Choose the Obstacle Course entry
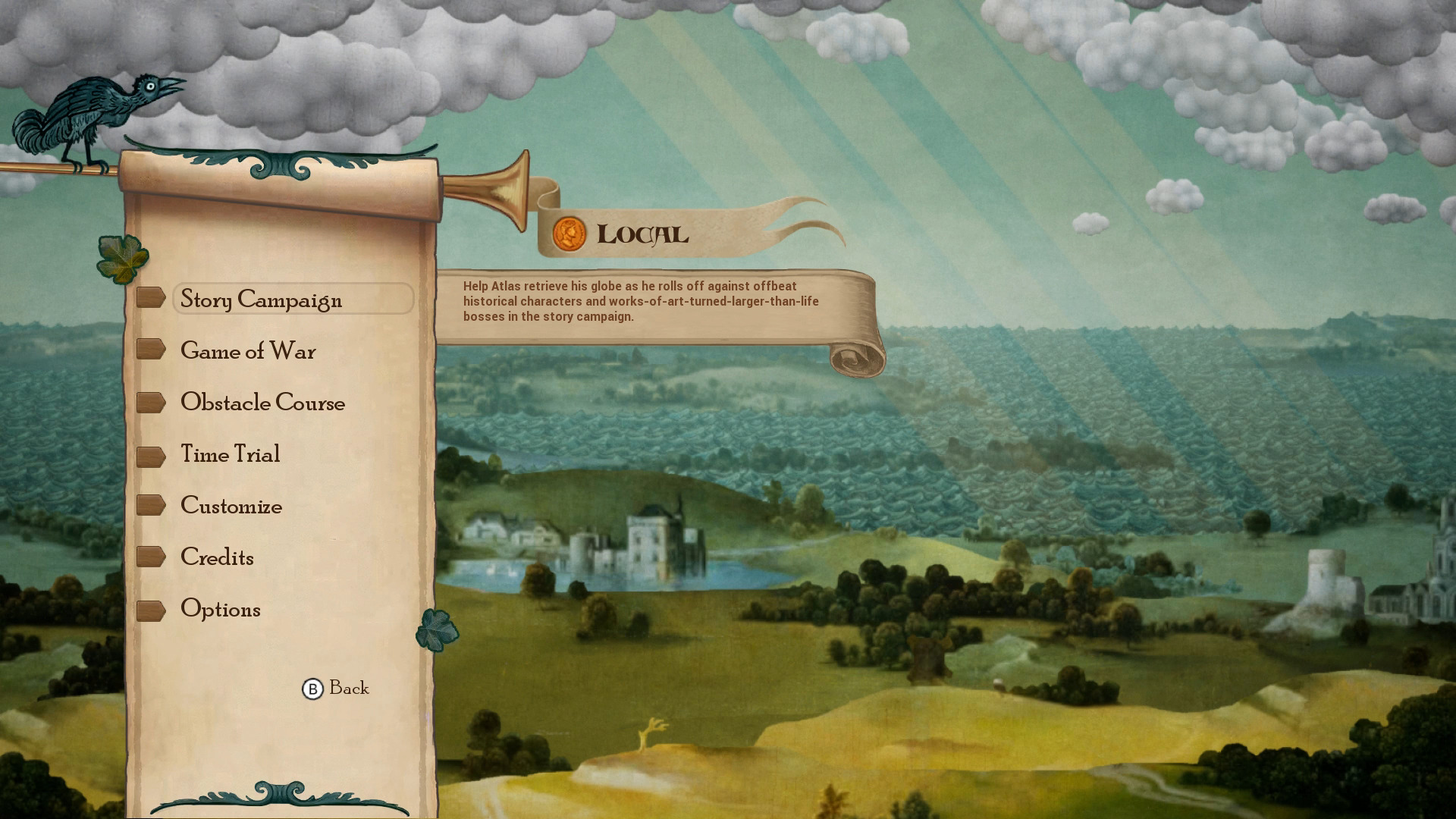Screen dimensions: 1456x819 pos(262,403)
